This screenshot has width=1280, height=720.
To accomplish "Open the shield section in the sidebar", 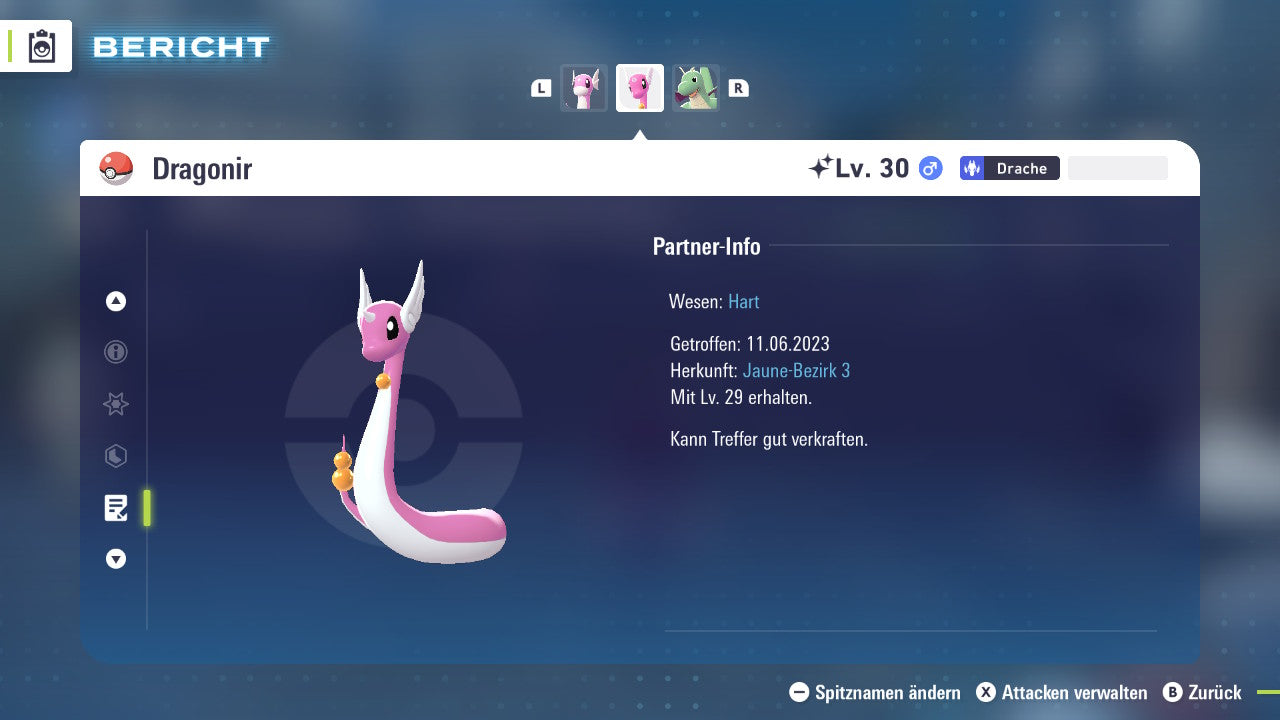I will coord(115,456).
